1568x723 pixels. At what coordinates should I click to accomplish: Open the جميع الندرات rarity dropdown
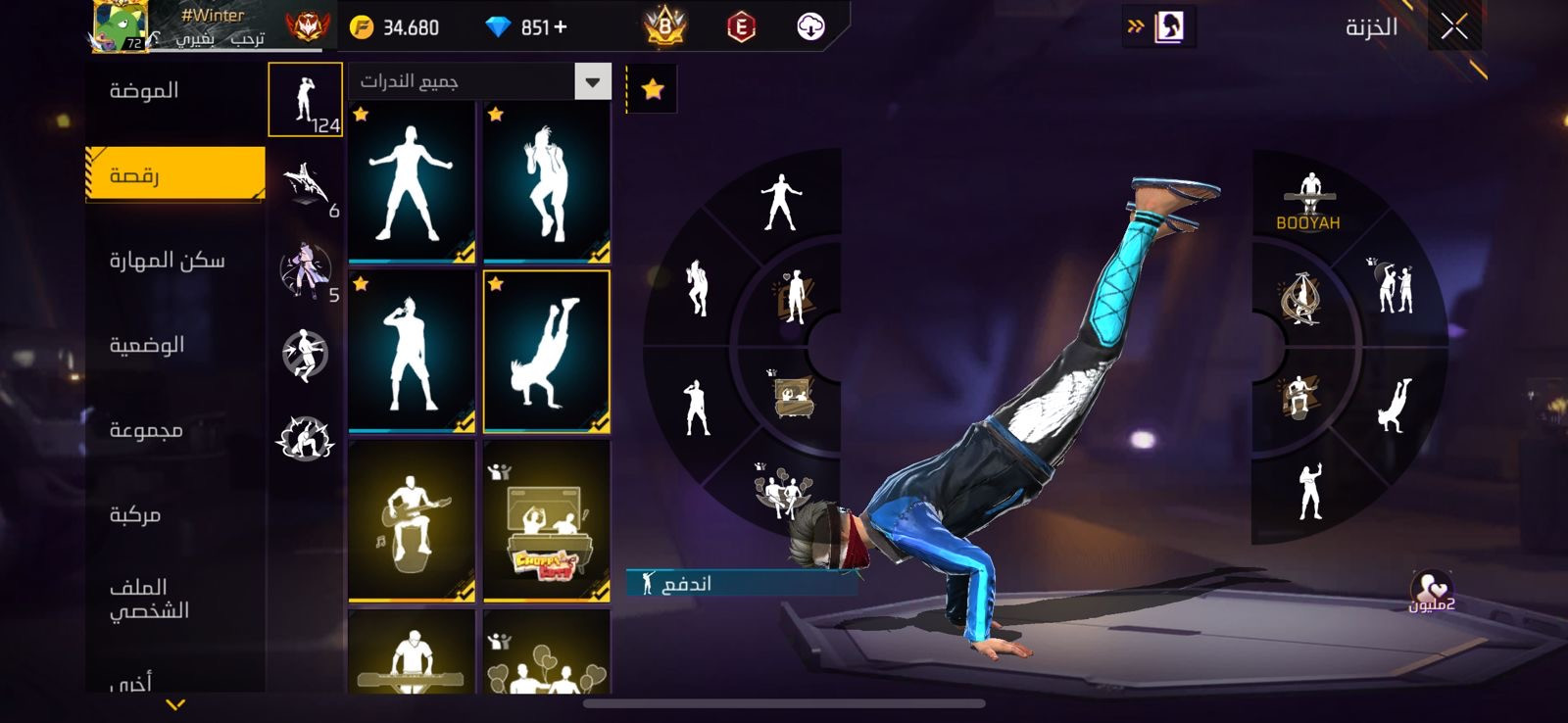479,81
